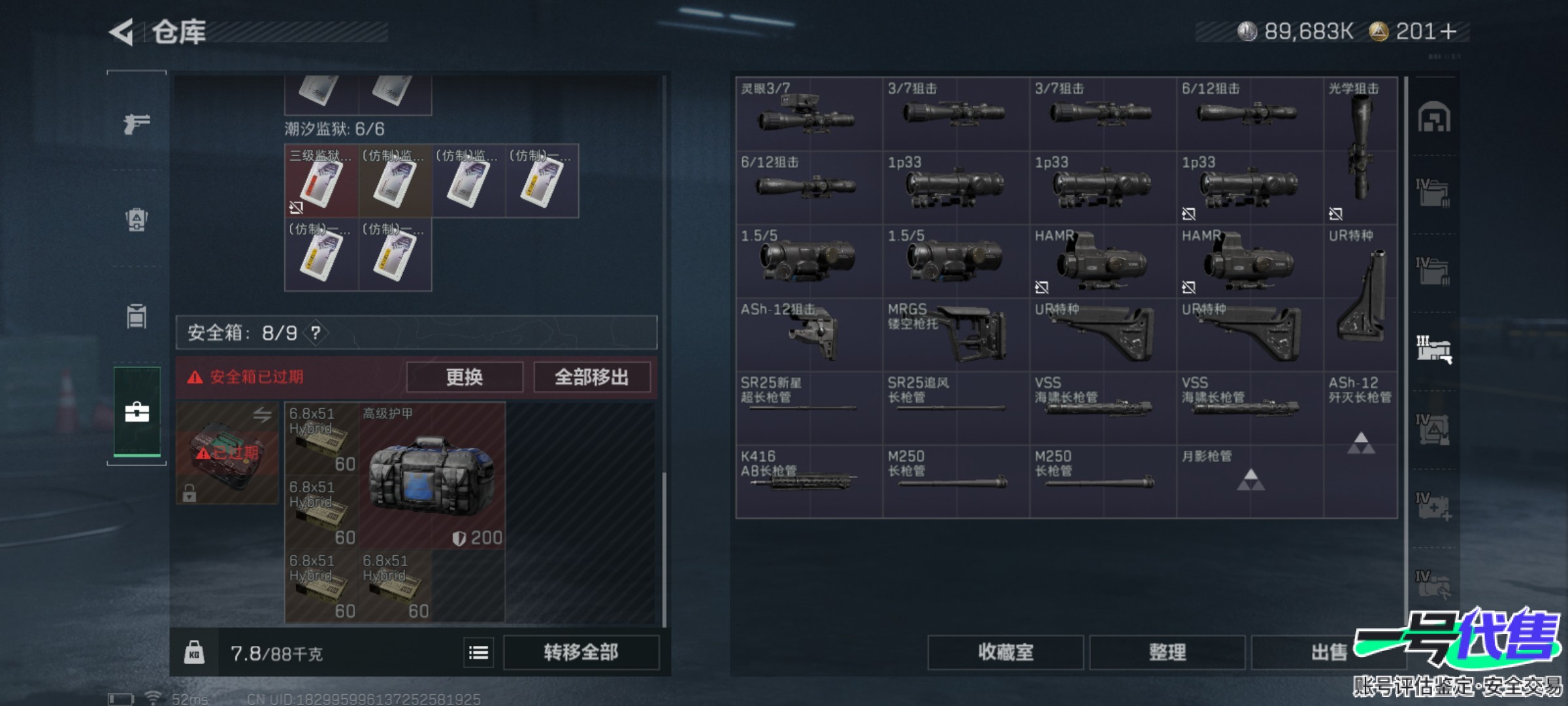
Task: Click 全部移出 to remove all items
Action: 591,377
